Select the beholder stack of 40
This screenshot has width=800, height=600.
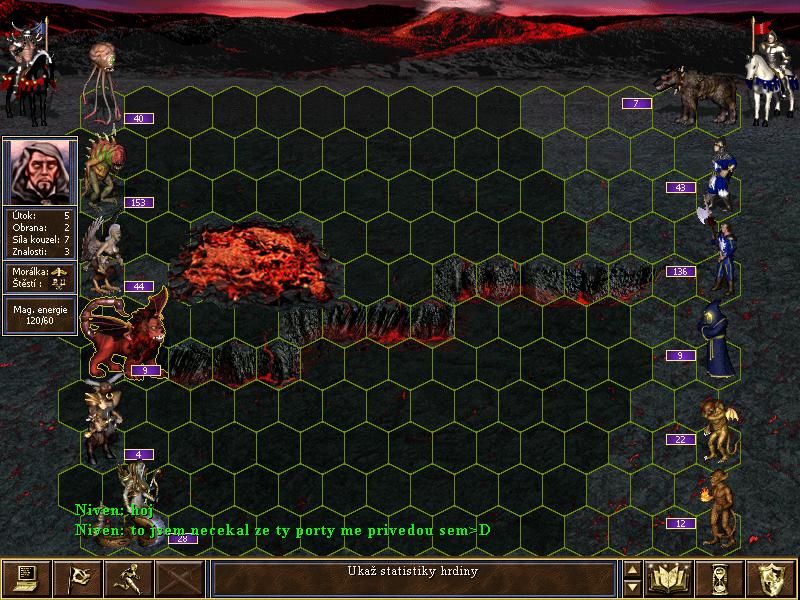[x=104, y=80]
